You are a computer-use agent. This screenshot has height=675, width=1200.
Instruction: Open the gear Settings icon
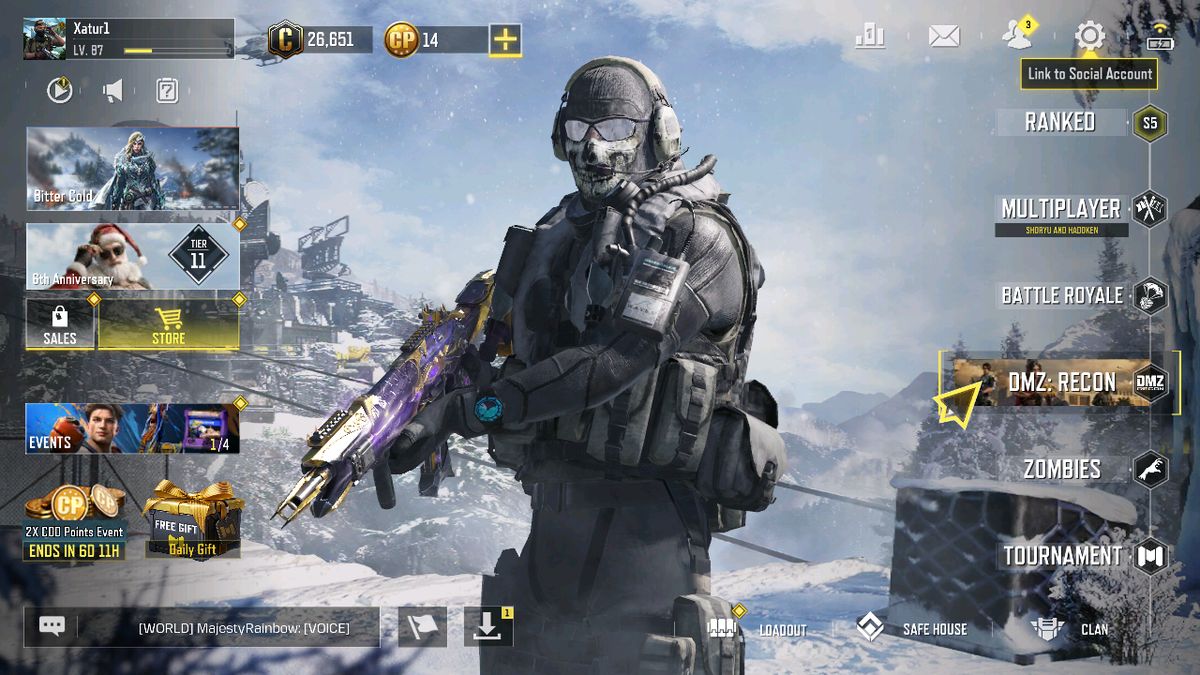pyautogui.click(x=1089, y=37)
